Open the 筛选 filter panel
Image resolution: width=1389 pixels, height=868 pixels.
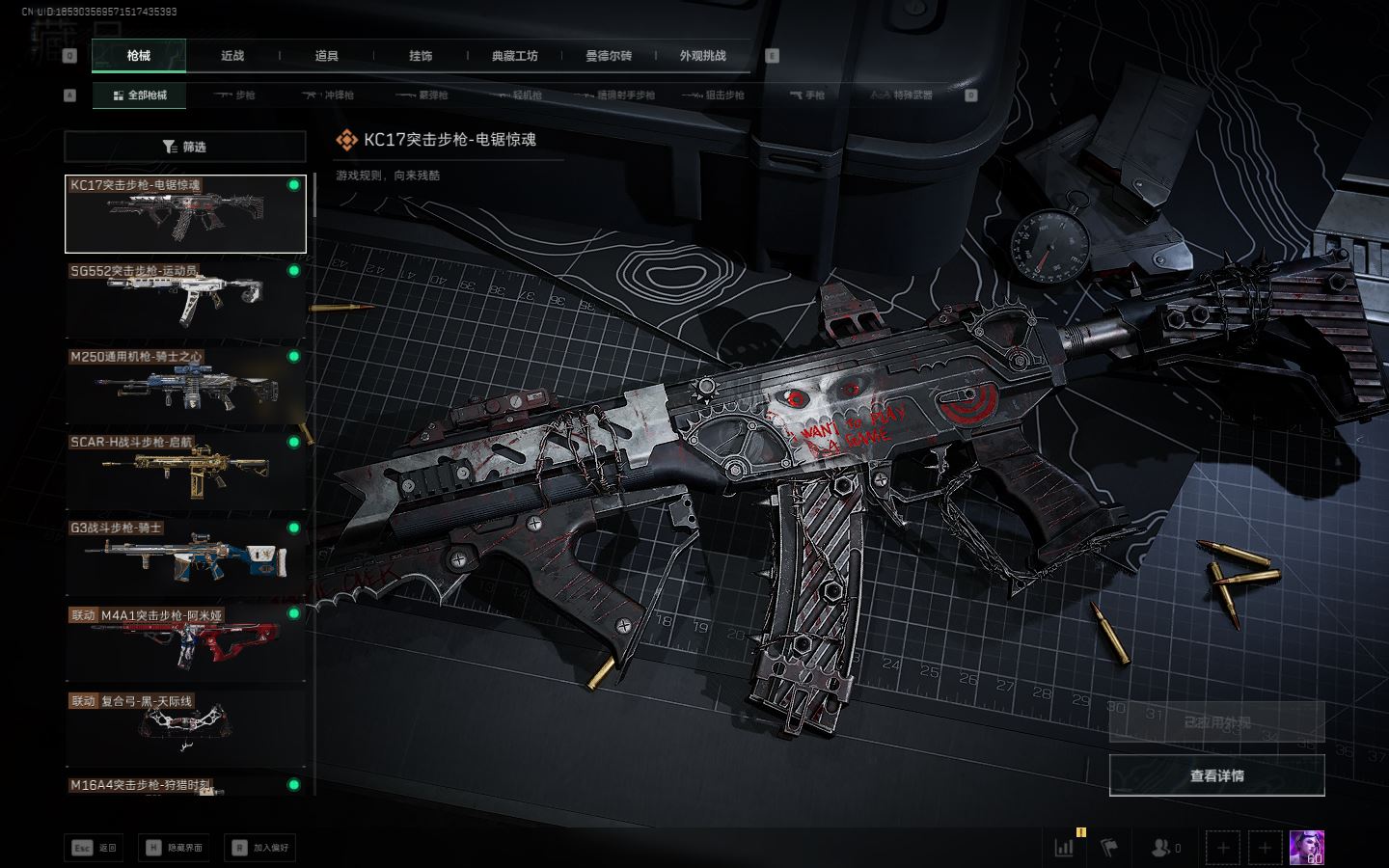[185, 147]
